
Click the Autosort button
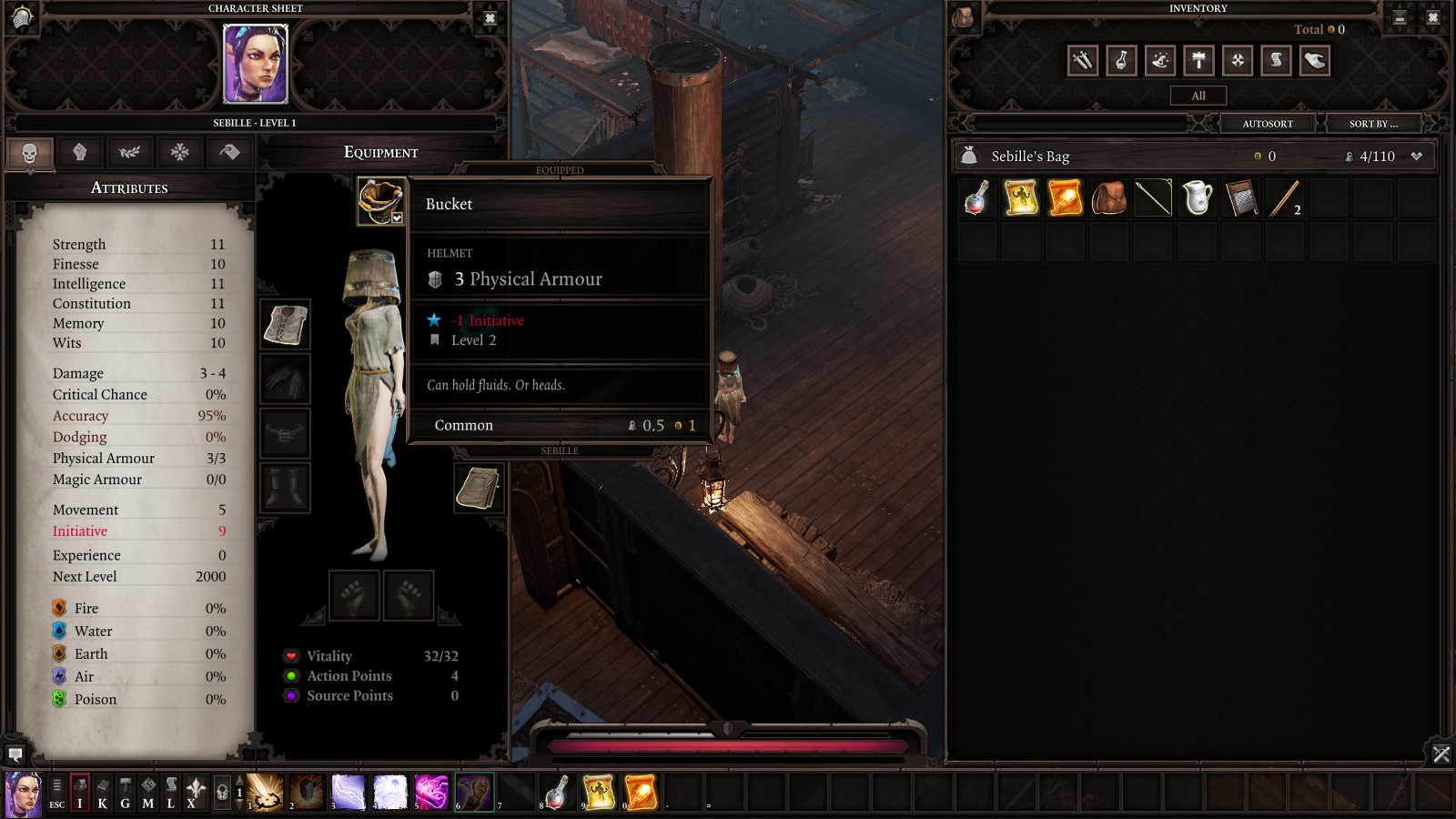point(1268,124)
